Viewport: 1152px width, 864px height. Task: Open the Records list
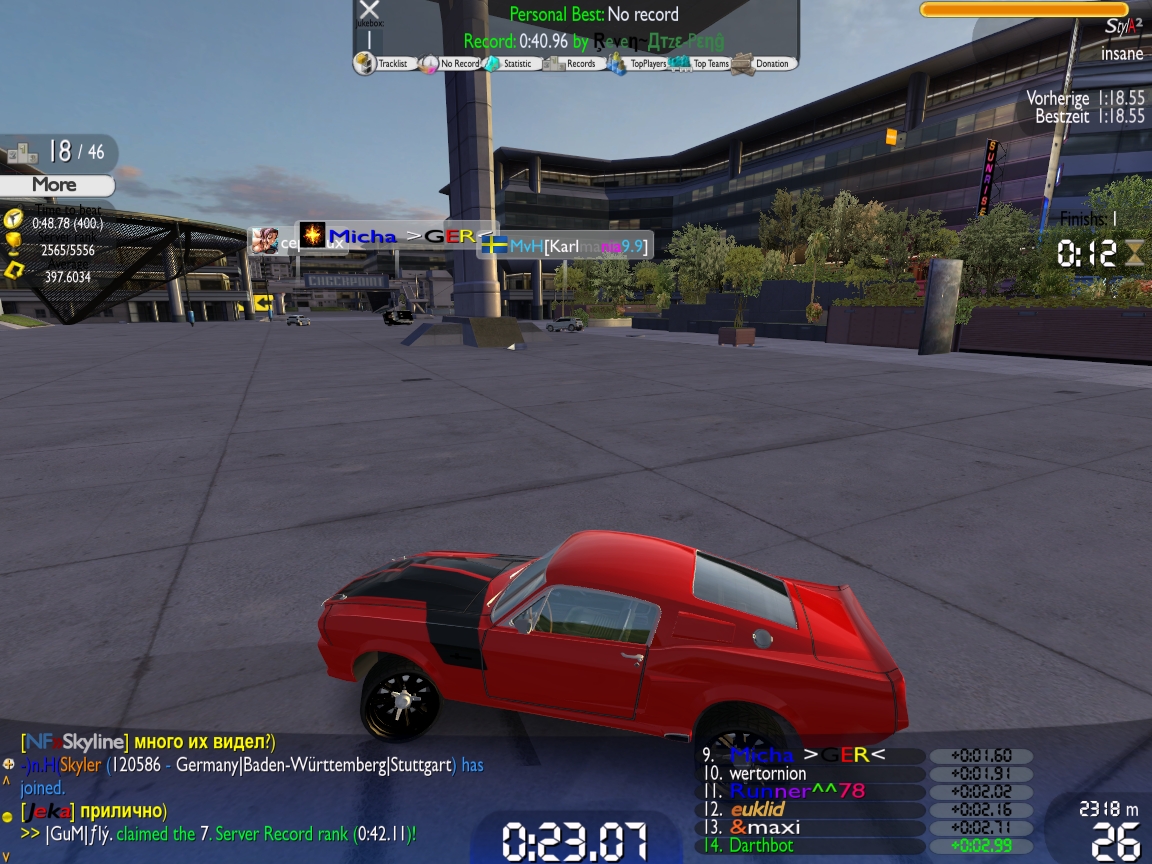click(573, 64)
